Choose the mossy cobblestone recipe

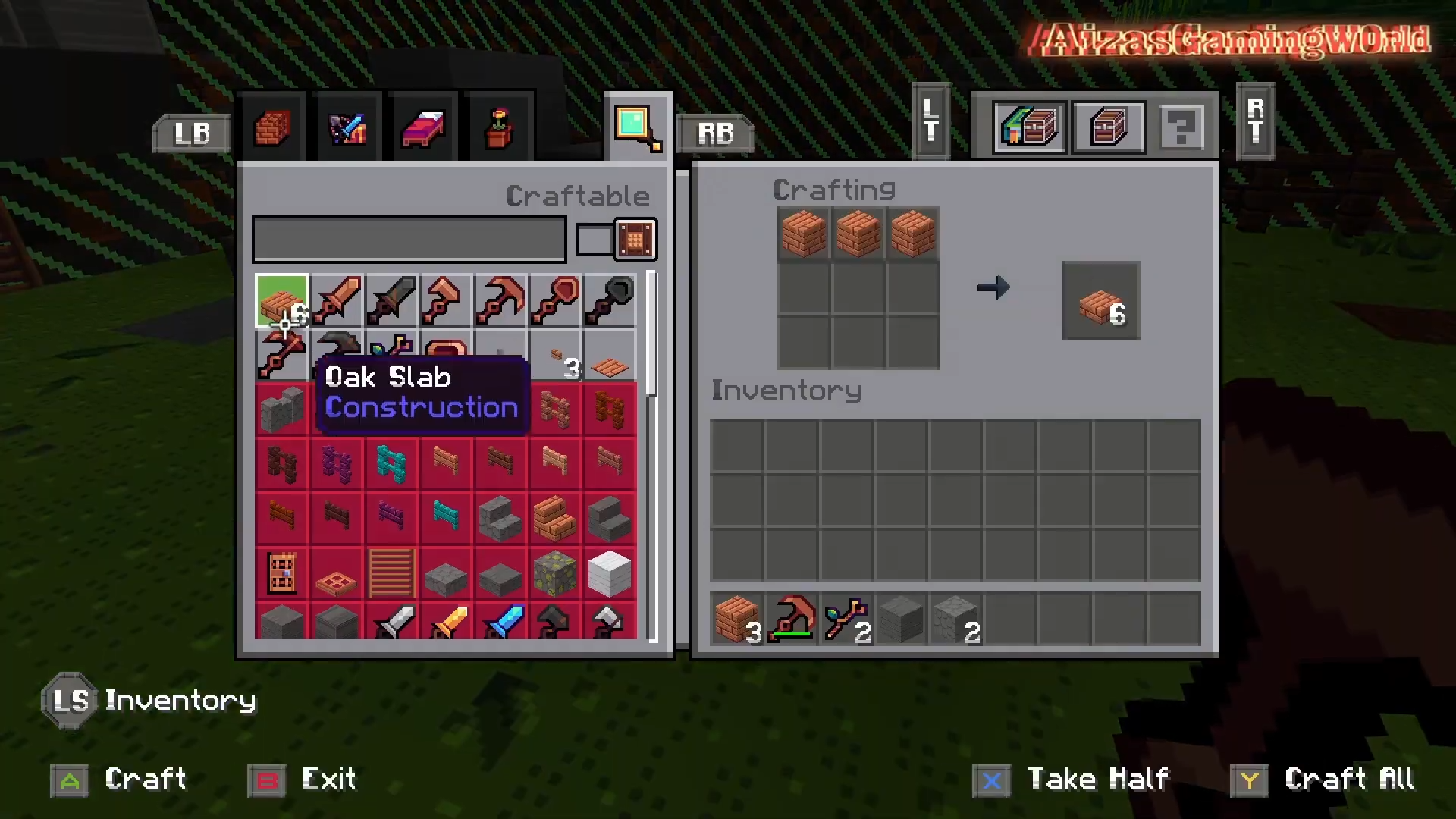(555, 573)
